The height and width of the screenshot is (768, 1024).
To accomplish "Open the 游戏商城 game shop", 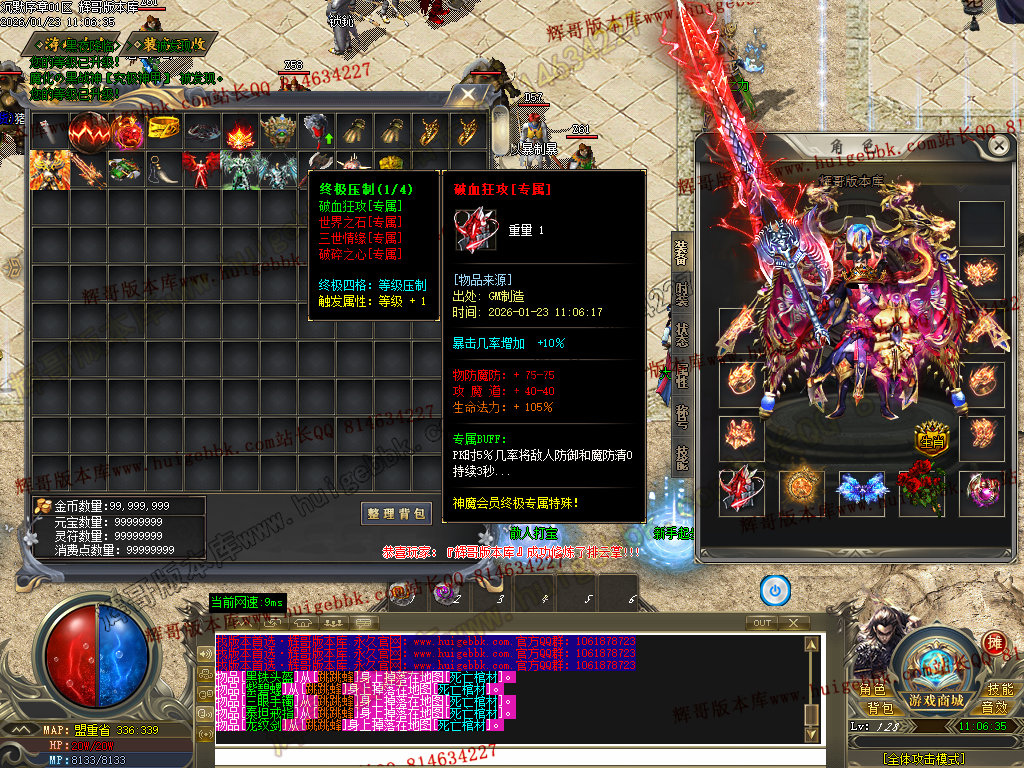I will [935, 700].
